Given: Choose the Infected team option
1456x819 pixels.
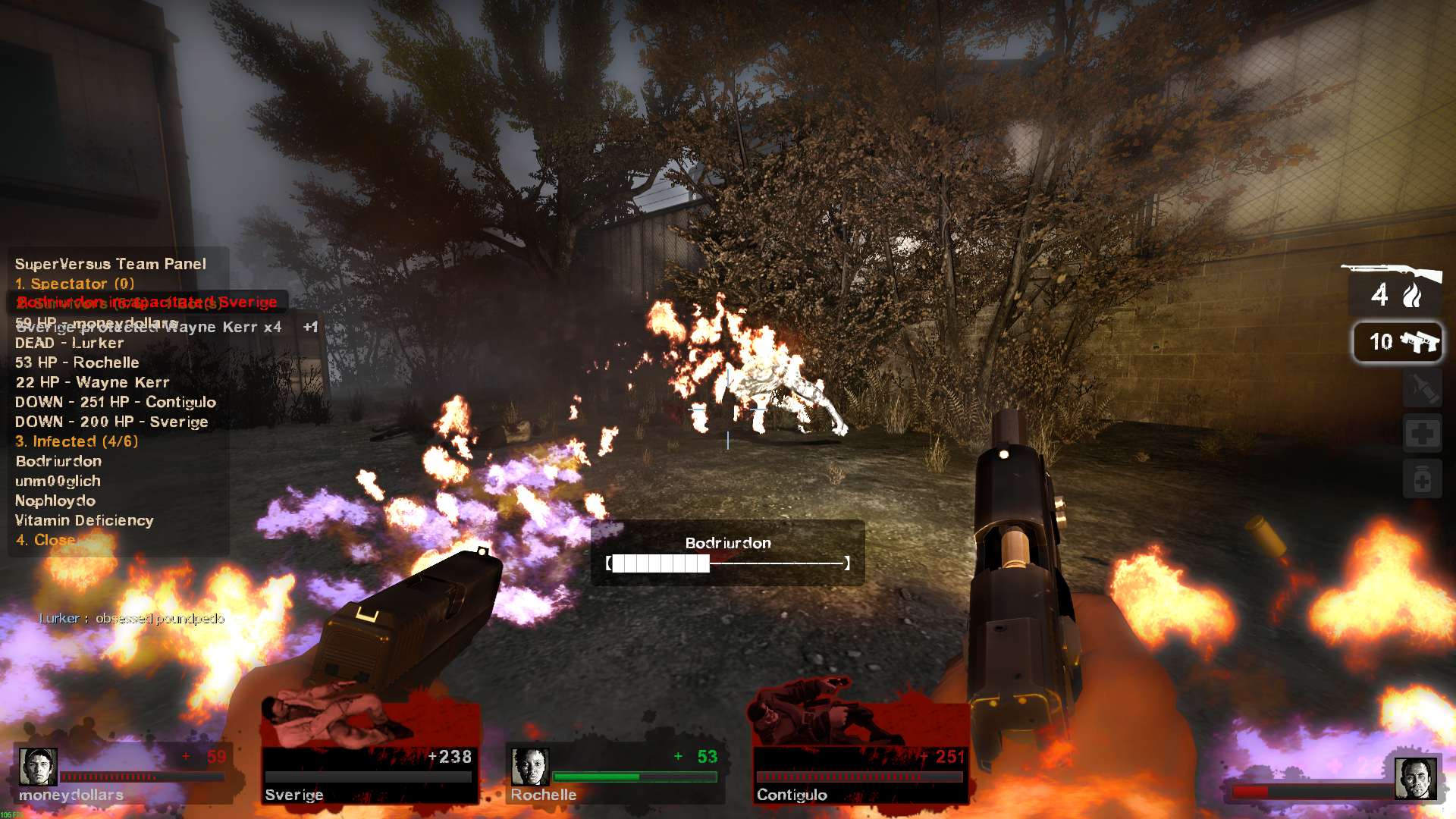Looking at the screenshot, I should tap(77, 441).
